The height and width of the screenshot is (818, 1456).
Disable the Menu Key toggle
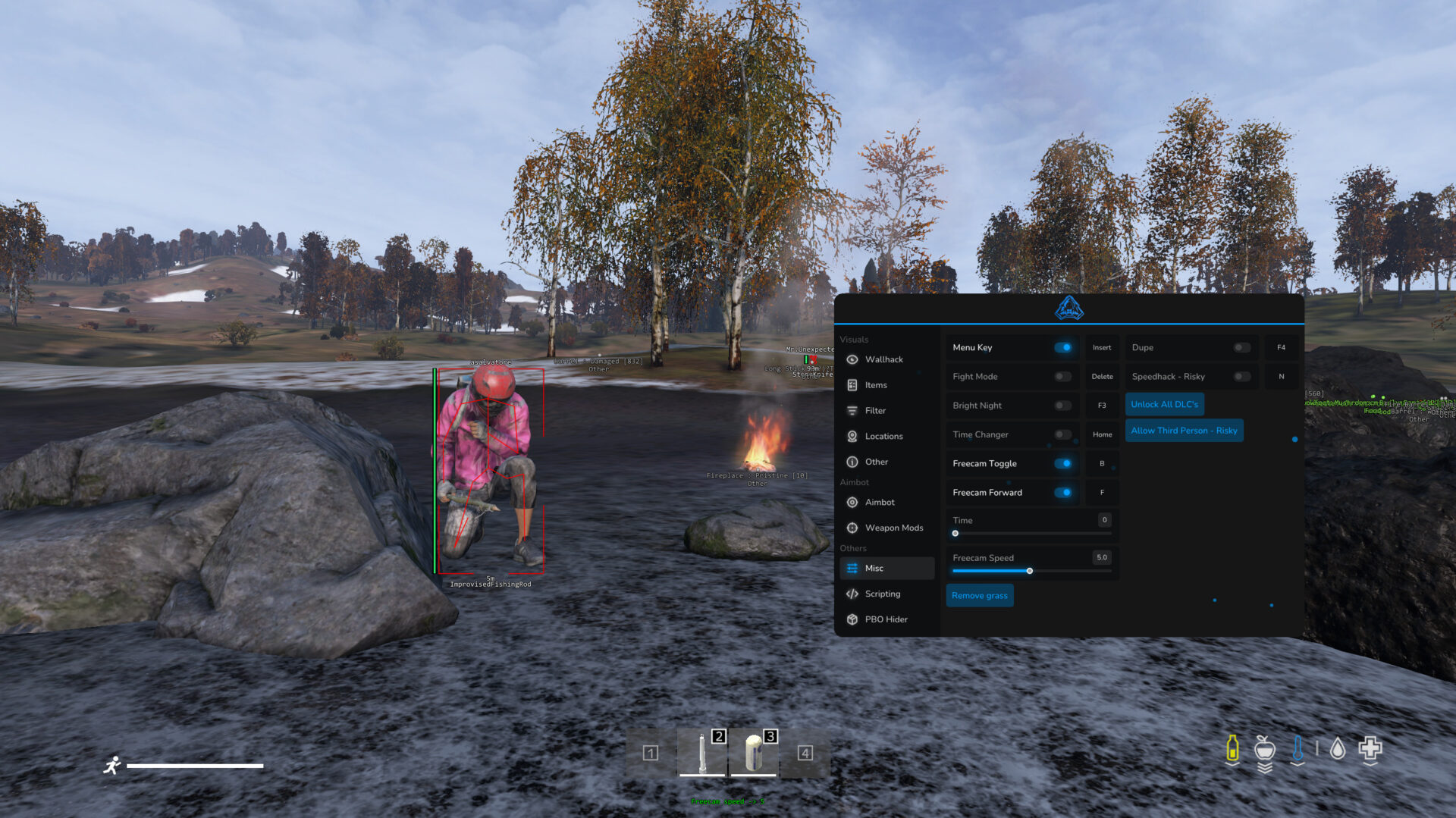[x=1063, y=346]
